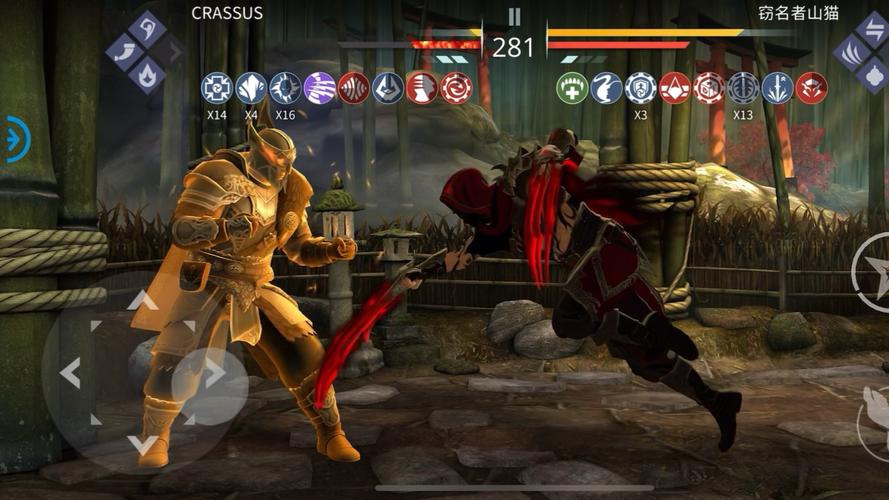The image size is (889, 500).
Task: Select the opponent's red dice perk icon
Action: (709, 88)
